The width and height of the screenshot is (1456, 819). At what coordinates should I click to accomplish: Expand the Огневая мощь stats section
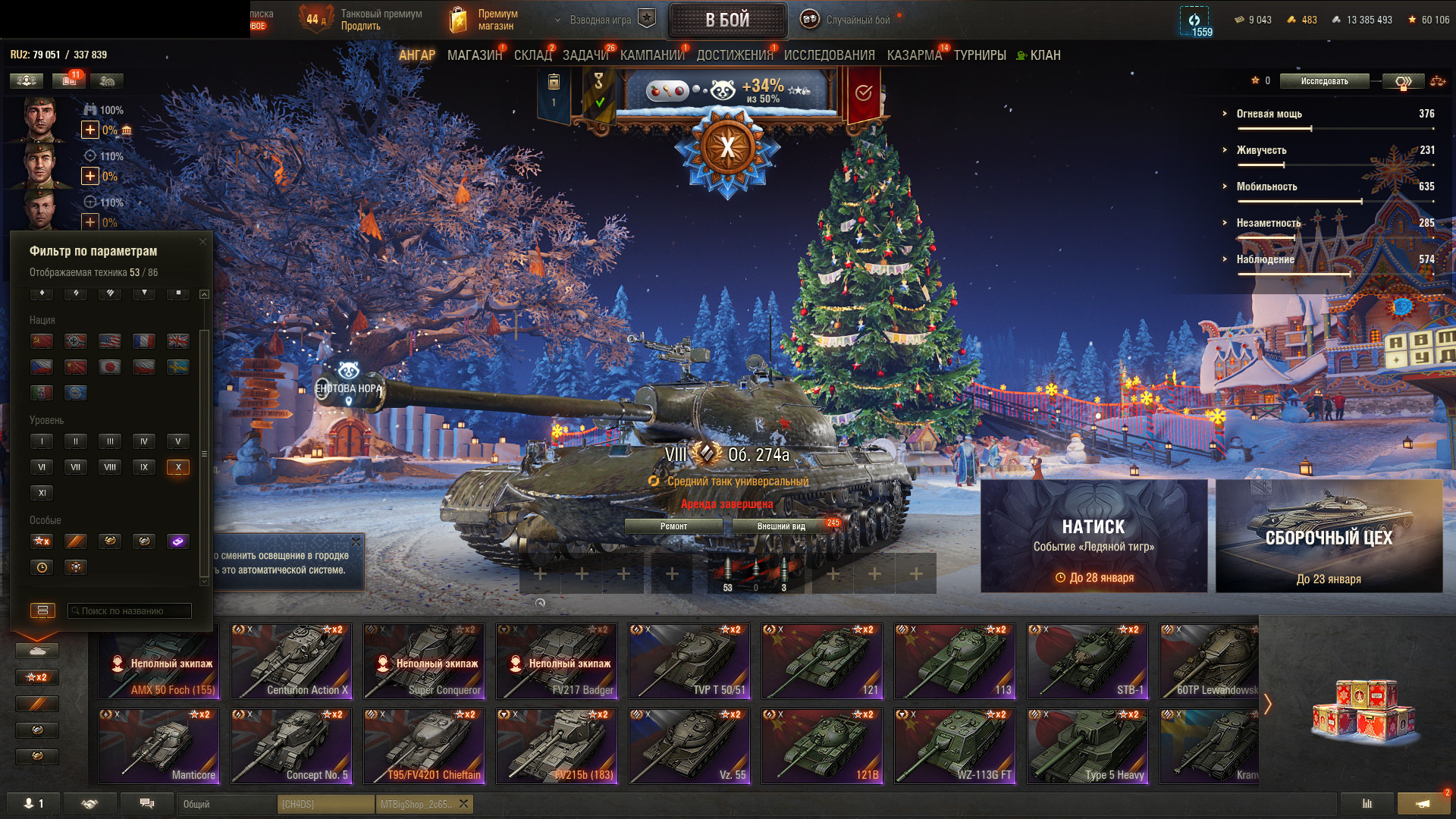tap(1269, 114)
